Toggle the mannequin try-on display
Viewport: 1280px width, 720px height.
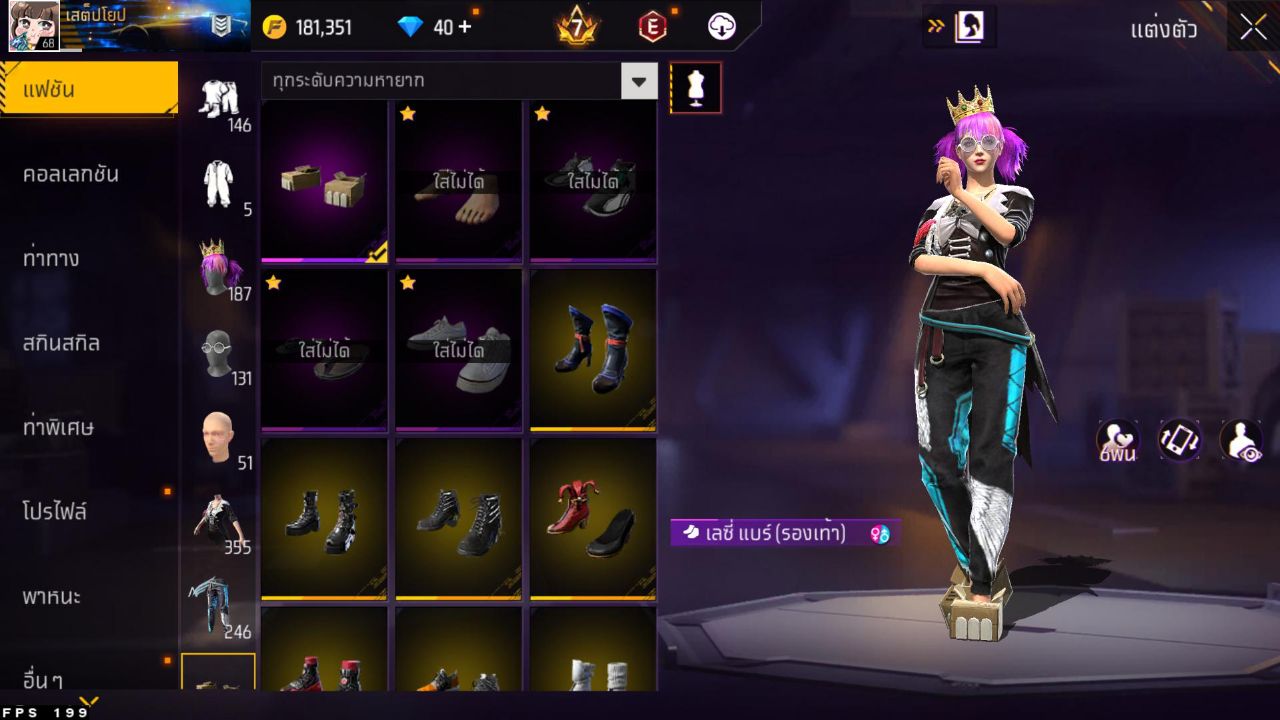695,87
